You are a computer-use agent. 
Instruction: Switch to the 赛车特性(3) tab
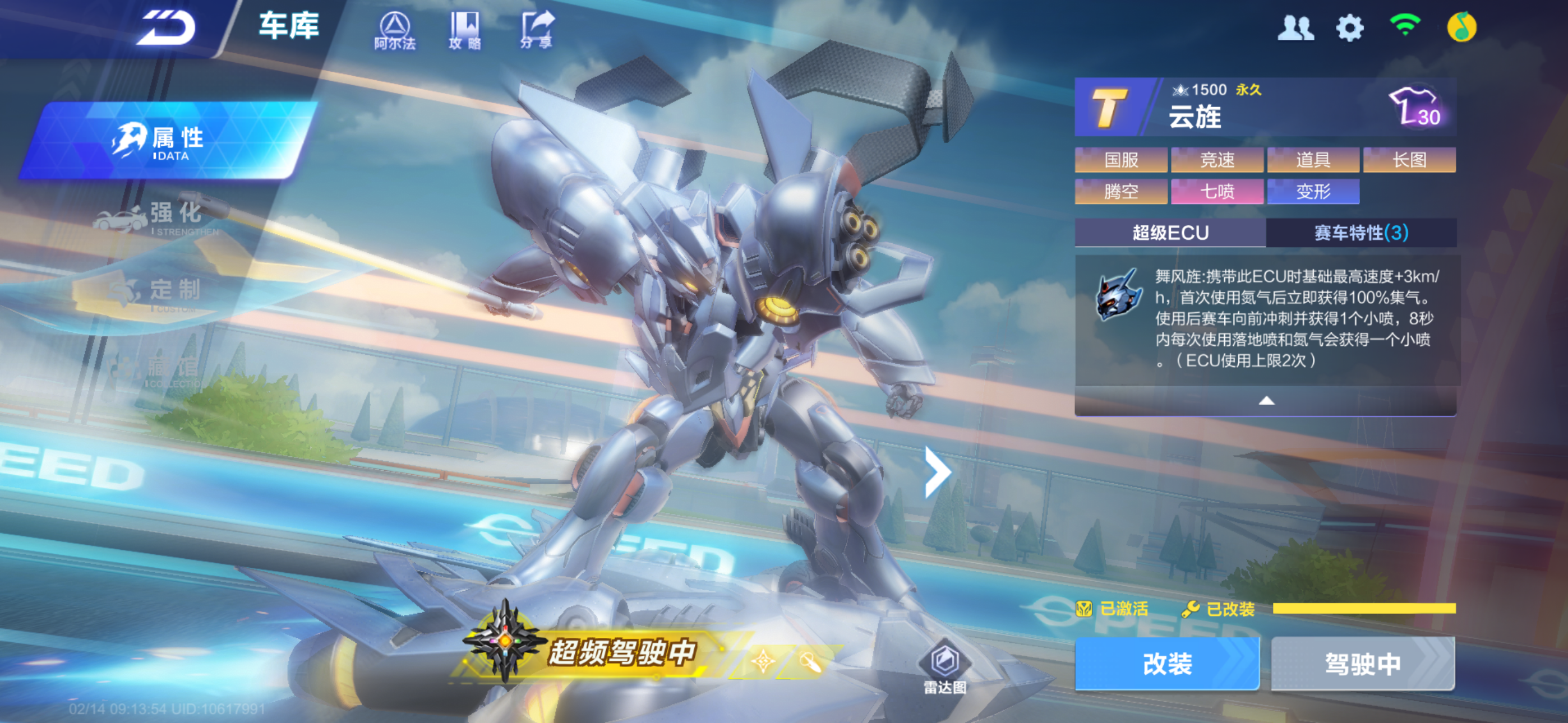[x=1361, y=233]
